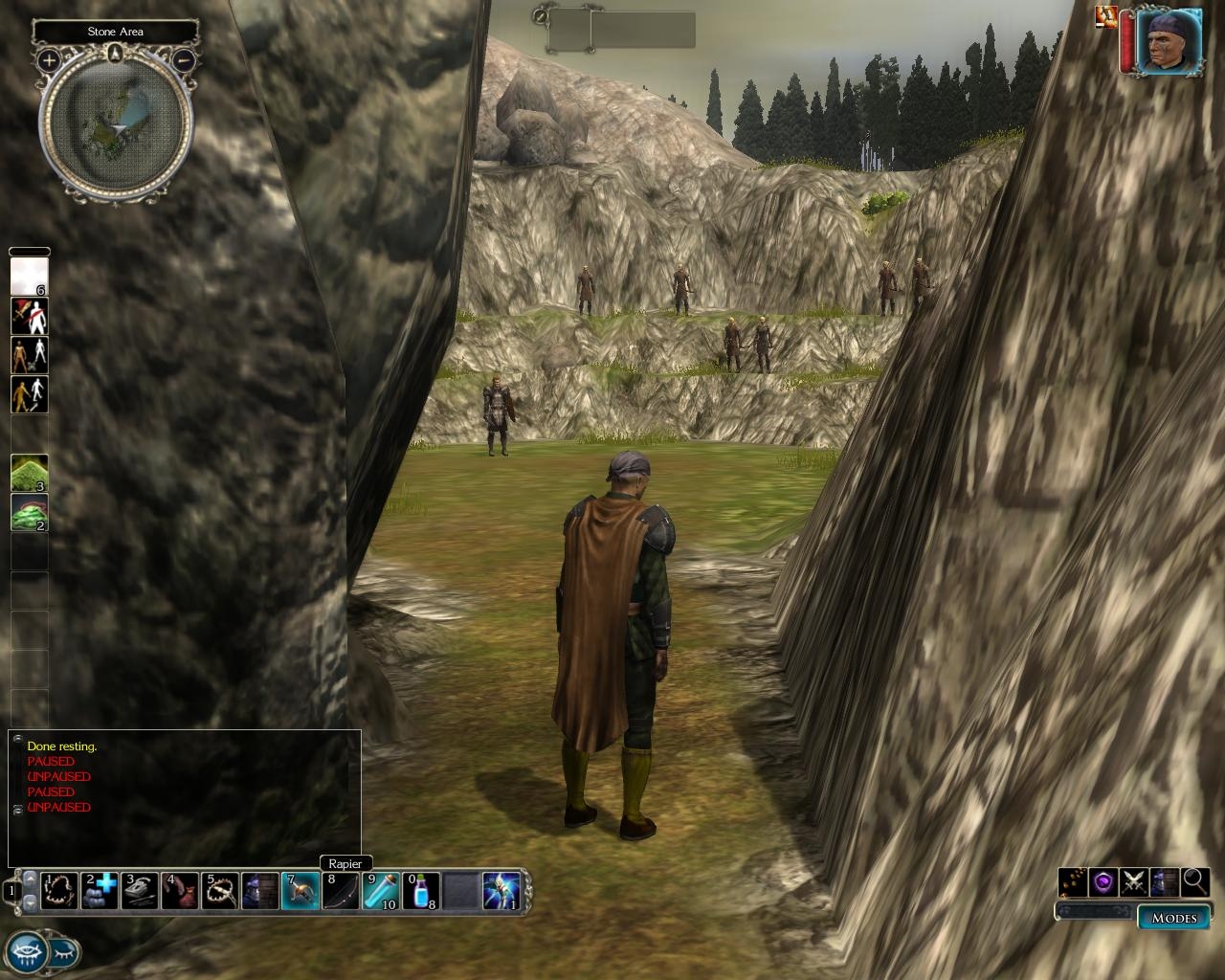Activate the purple shield mode icon
The width and height of the screenshot is (1225, 980).
pos(1104,882)
